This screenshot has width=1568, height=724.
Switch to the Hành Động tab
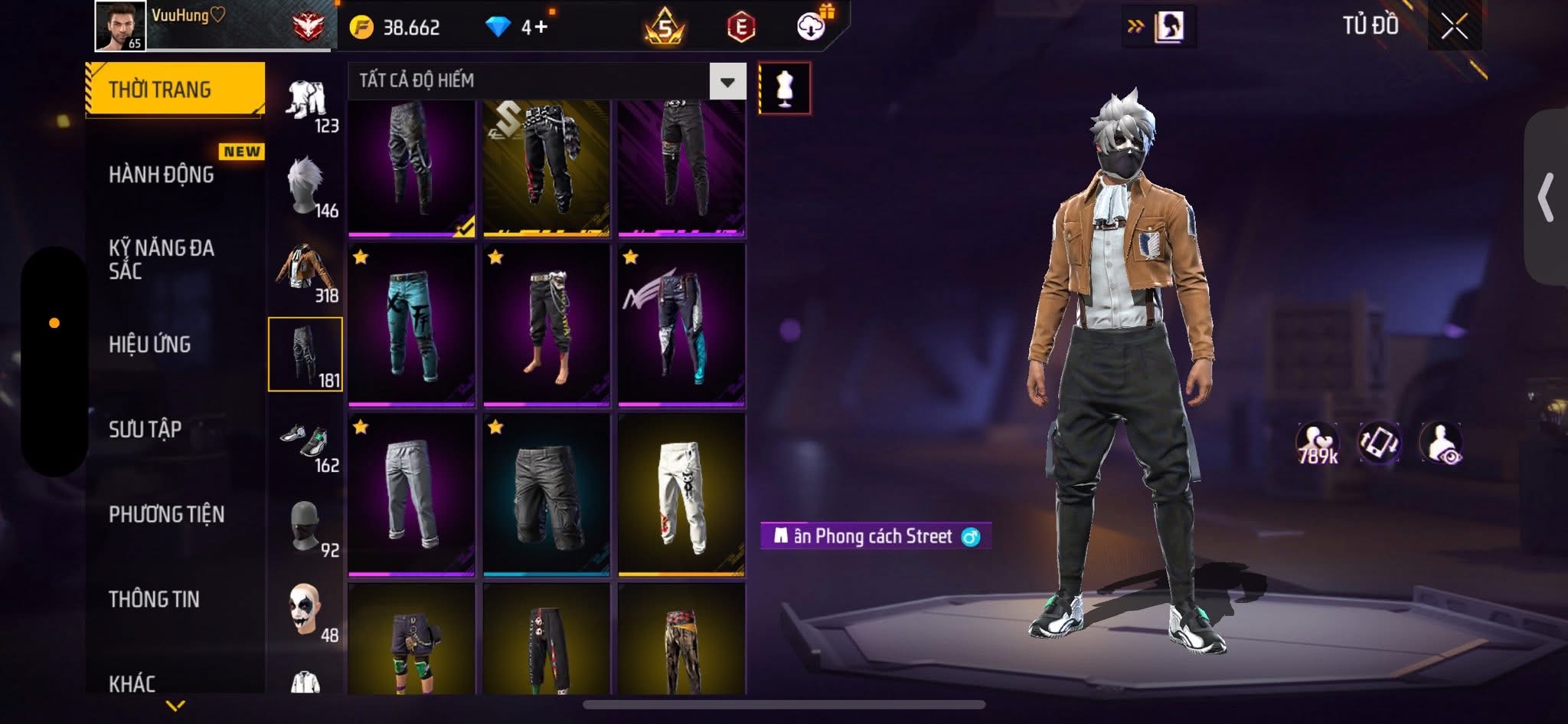(x=162, y=175)
